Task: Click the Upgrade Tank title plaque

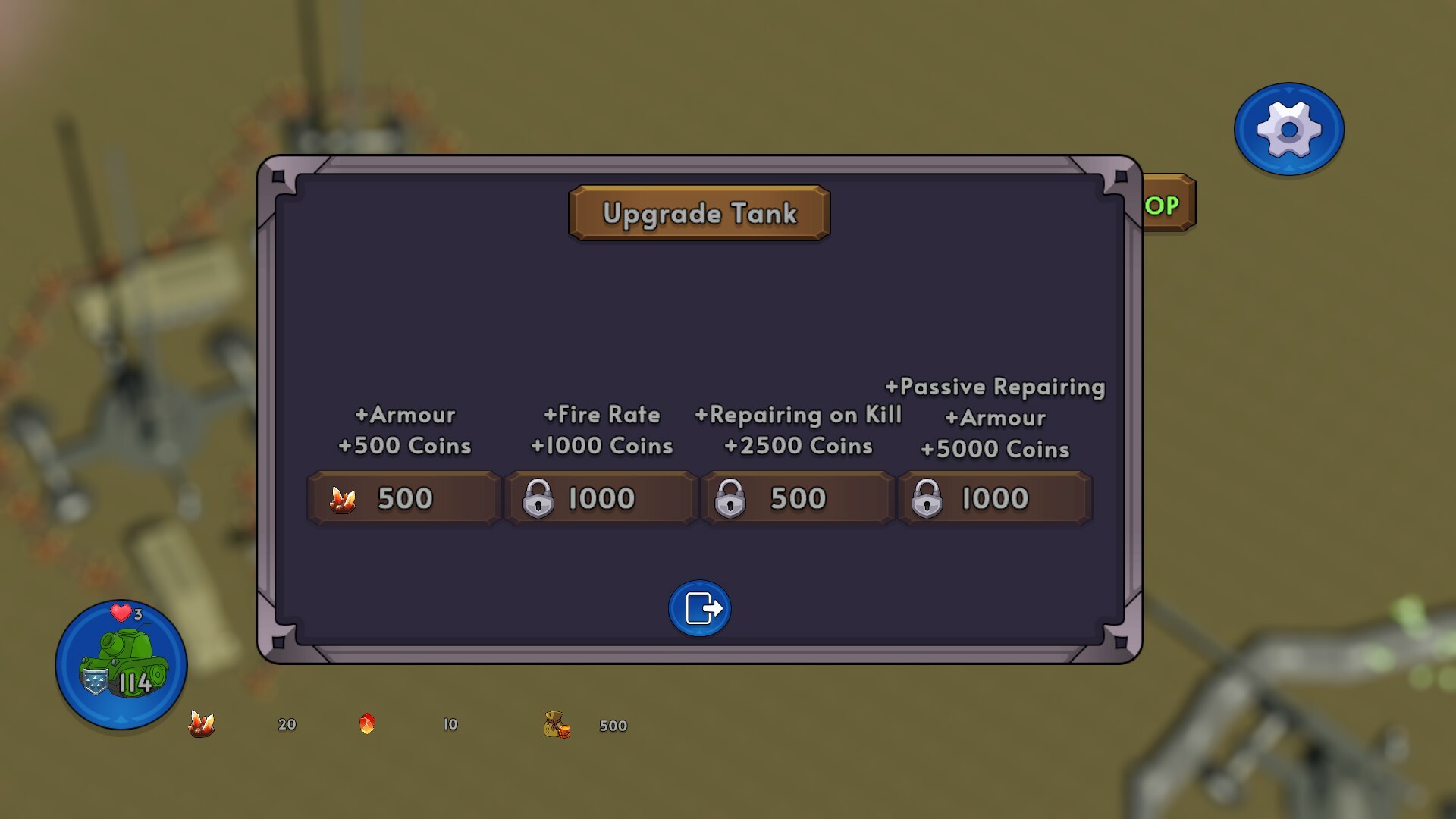Action: [x=699, y=214]
